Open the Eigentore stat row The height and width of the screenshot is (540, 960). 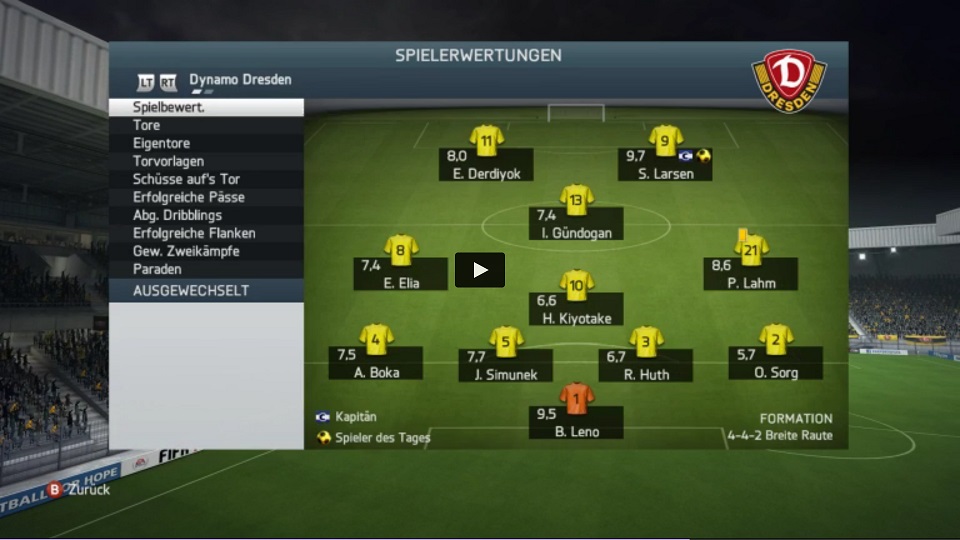(x=205, y=143)
